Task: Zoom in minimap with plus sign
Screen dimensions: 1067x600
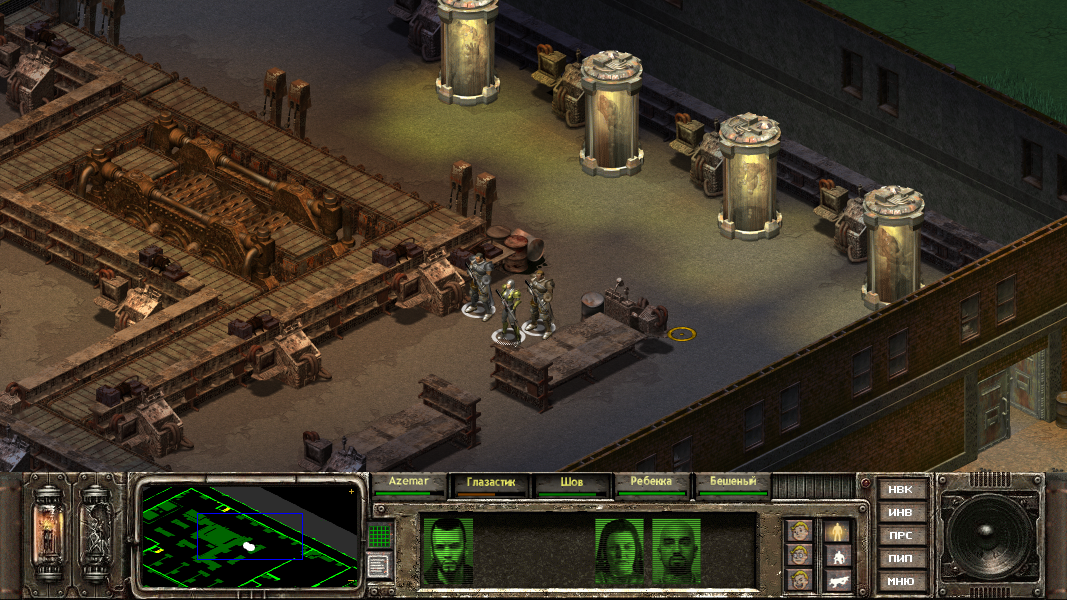Action: pos(351,492)
